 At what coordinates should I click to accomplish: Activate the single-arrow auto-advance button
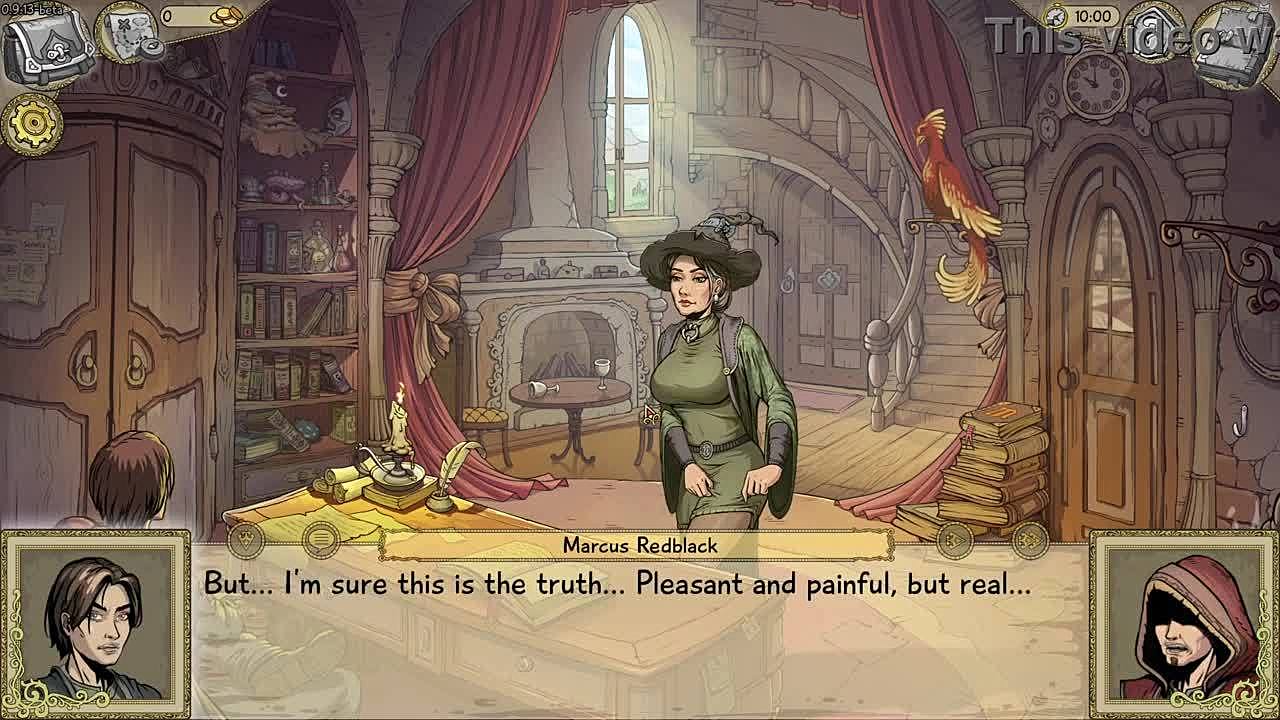955,542
